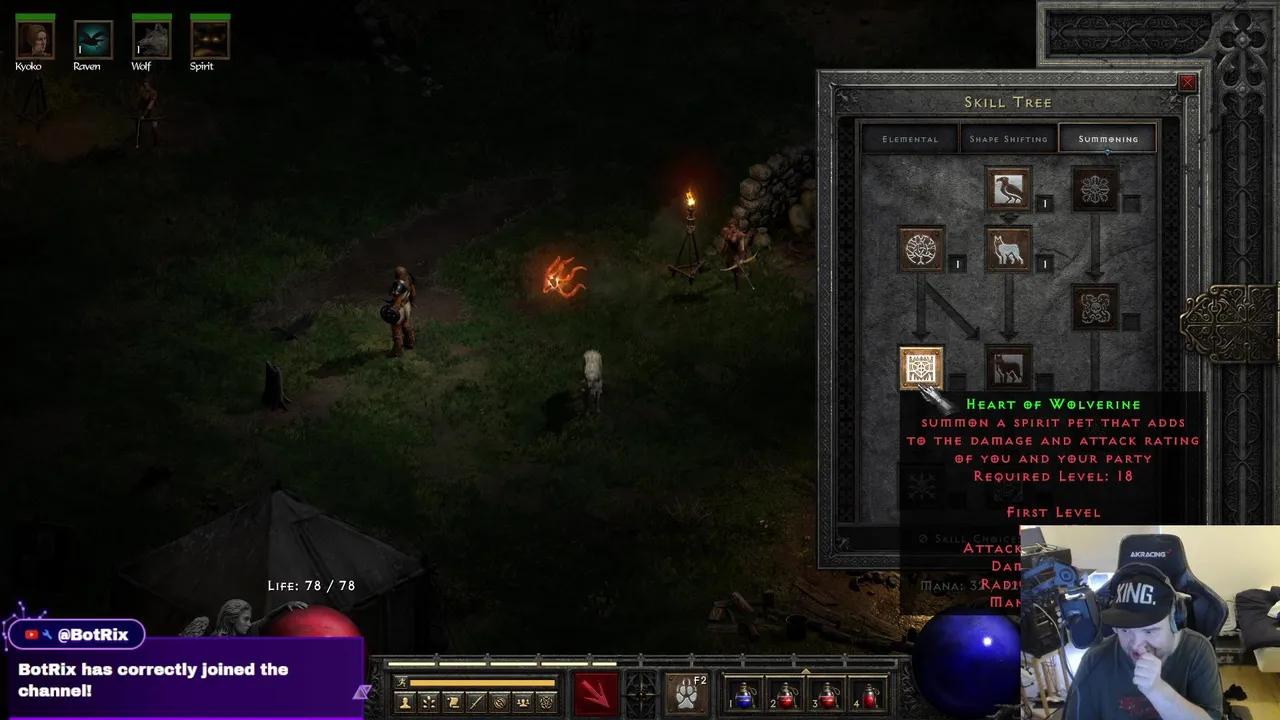This screenshot has height=720, width=1280.
Task: Put a point in Heart of Wolverine
Action: [x=921, y=368]
